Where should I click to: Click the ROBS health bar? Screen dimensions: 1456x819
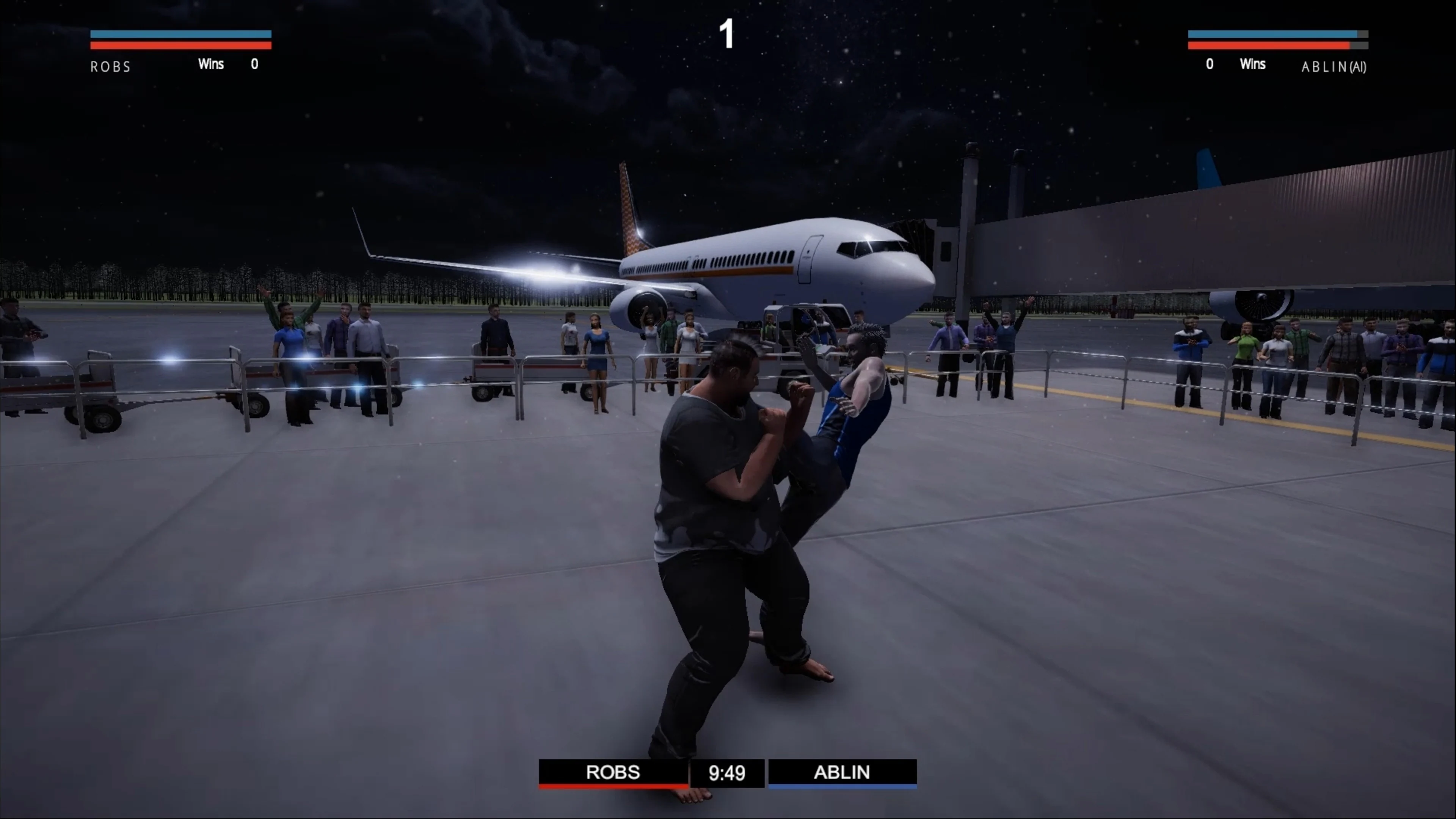181,45
